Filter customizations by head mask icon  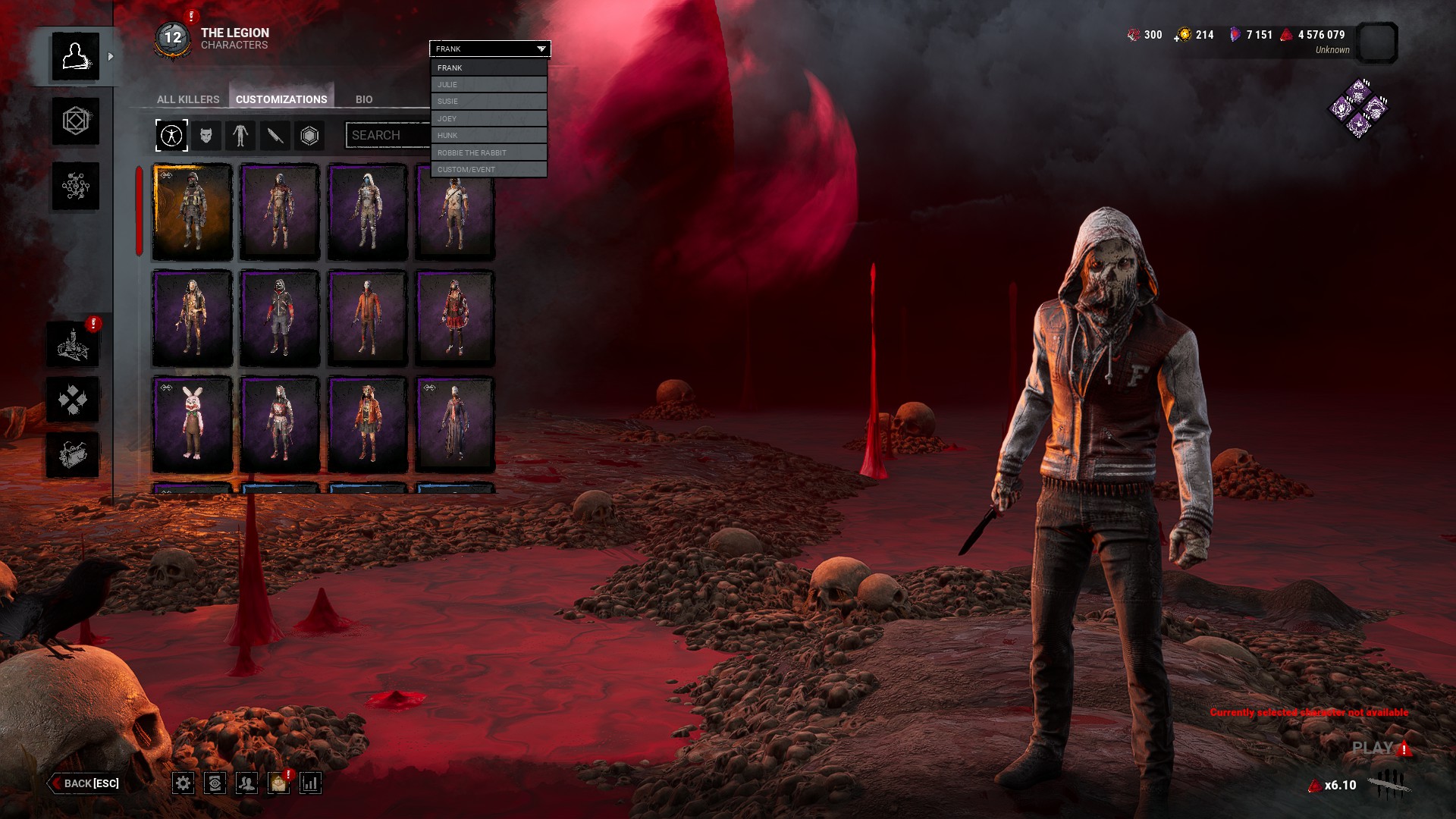point(206,136)
